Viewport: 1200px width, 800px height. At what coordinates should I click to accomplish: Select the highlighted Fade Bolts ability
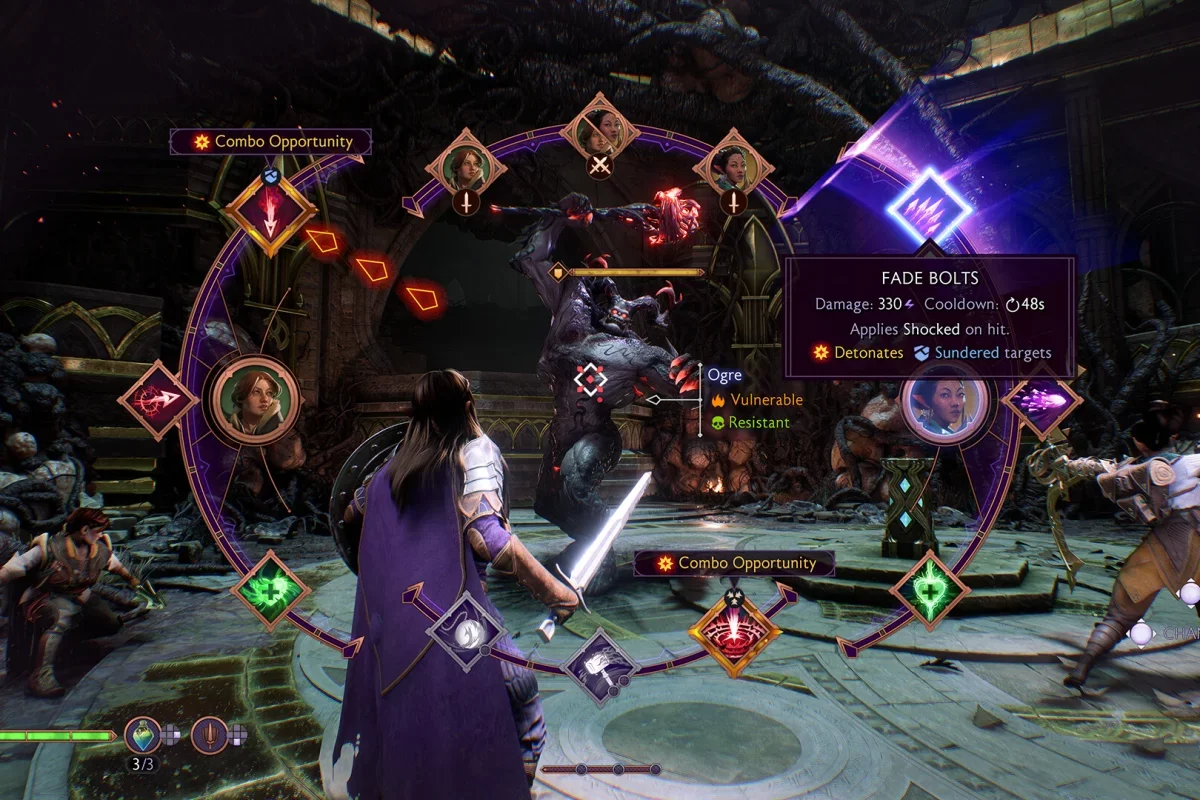point(929,209)
